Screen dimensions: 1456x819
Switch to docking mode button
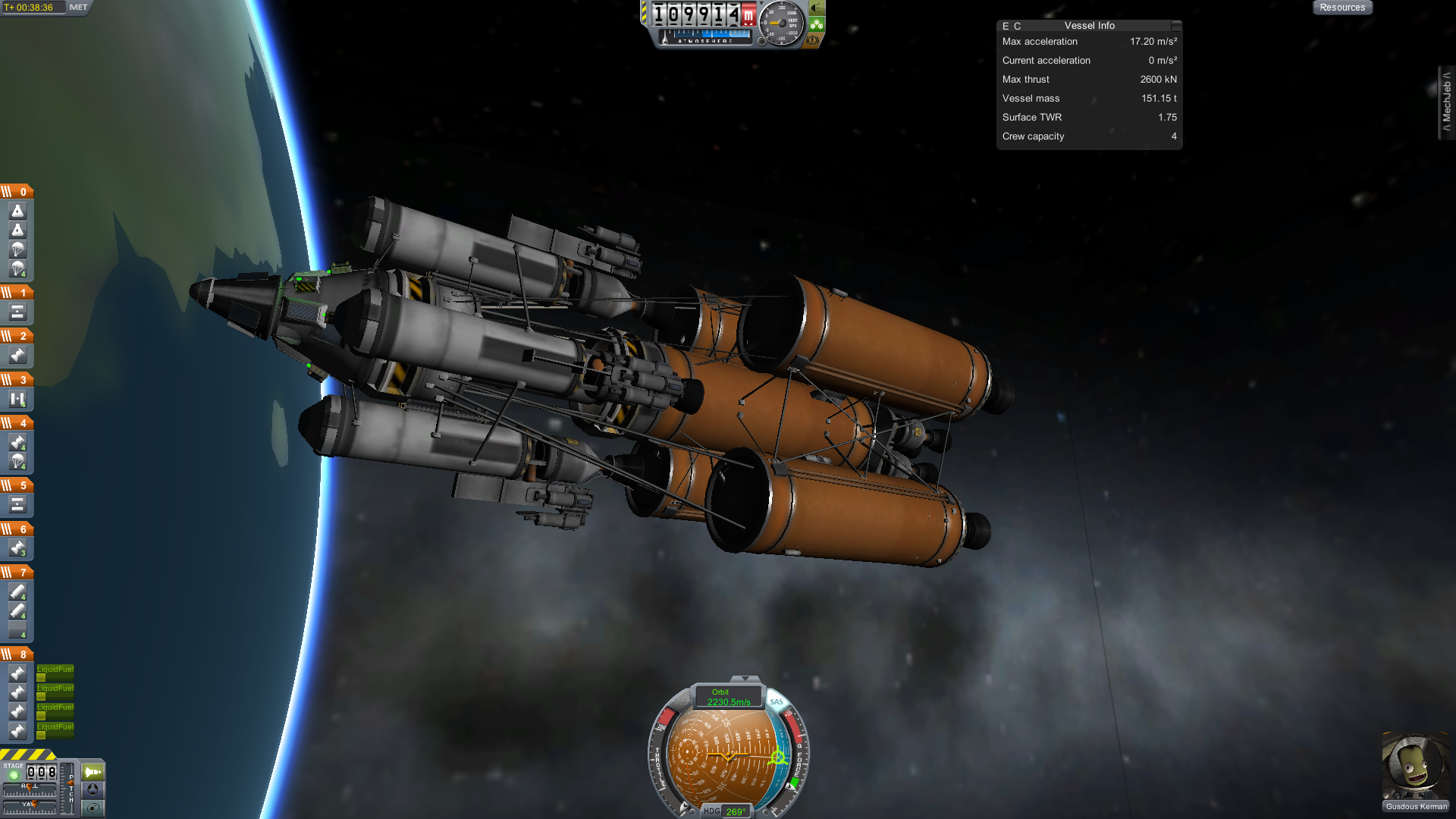point(93,789)
